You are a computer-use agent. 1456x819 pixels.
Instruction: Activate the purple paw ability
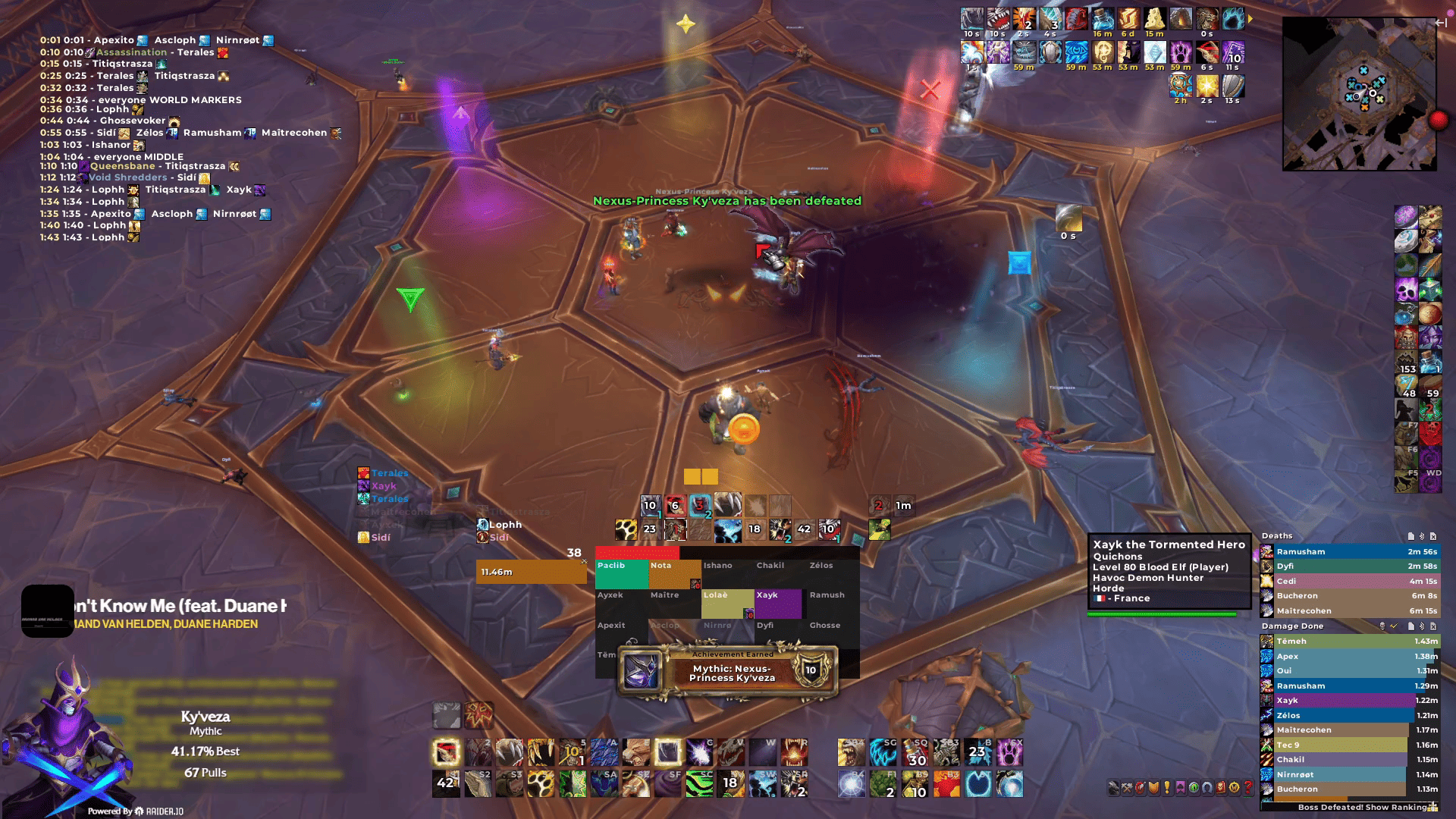[1009, 752]
